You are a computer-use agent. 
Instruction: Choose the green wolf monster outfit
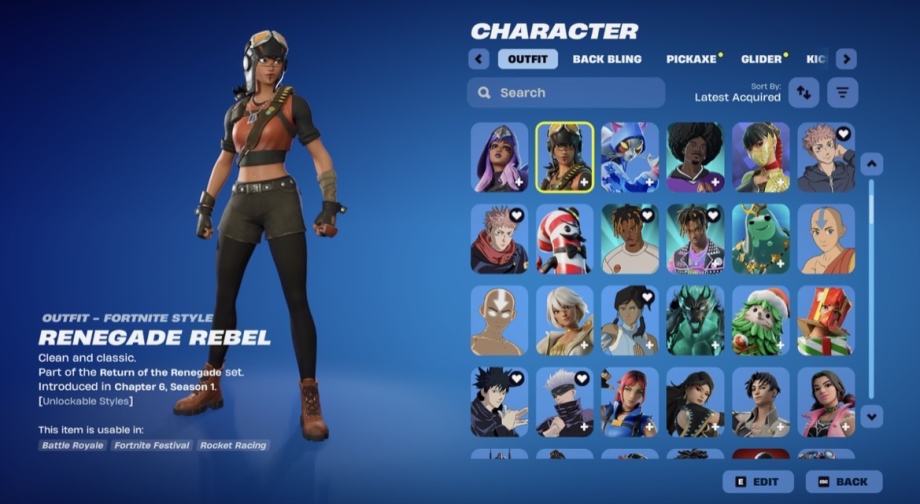click(x=695, y=321)
